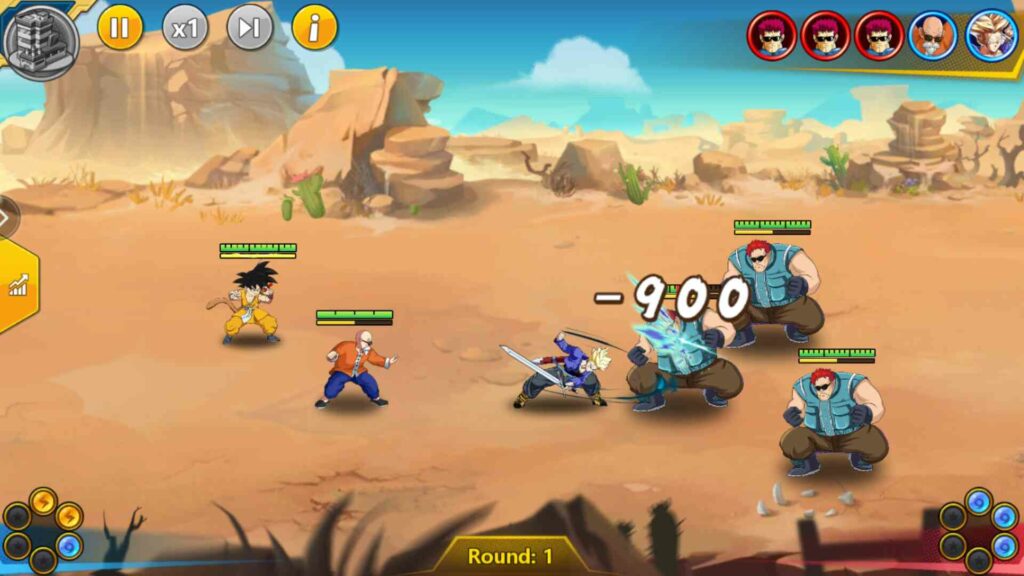This screenshot has width=1024, height=576.
Task: Pause the battle
Action: pos(120,28)
